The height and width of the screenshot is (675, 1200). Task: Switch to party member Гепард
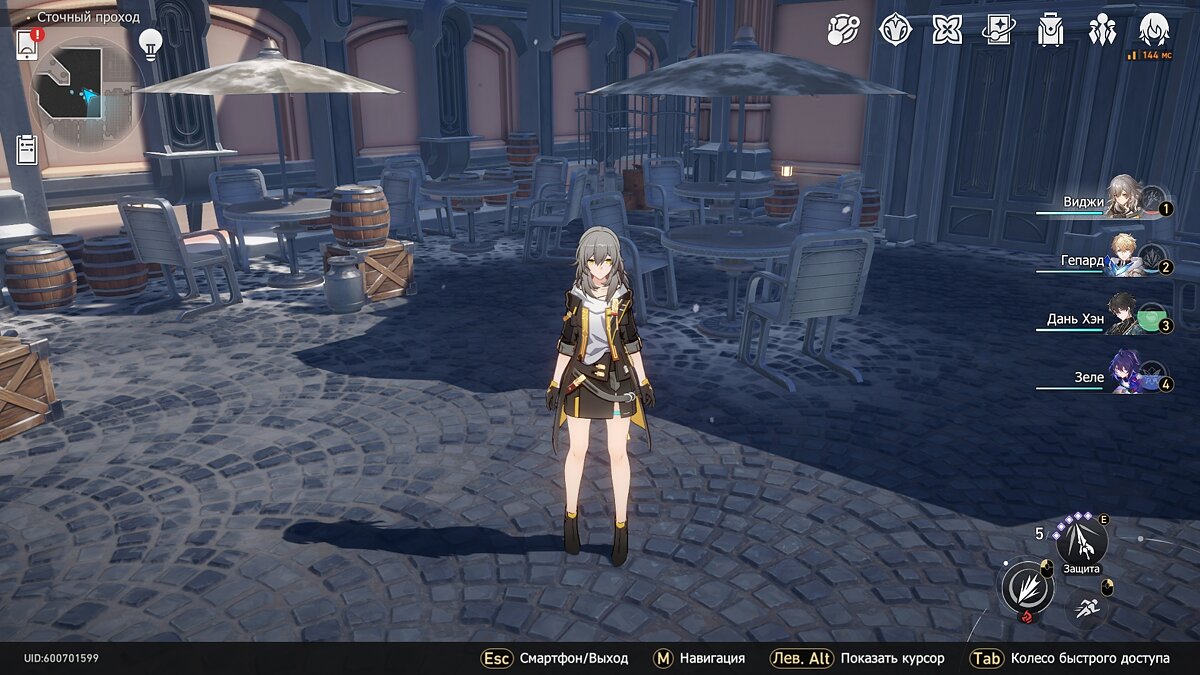click(1125, 255)
